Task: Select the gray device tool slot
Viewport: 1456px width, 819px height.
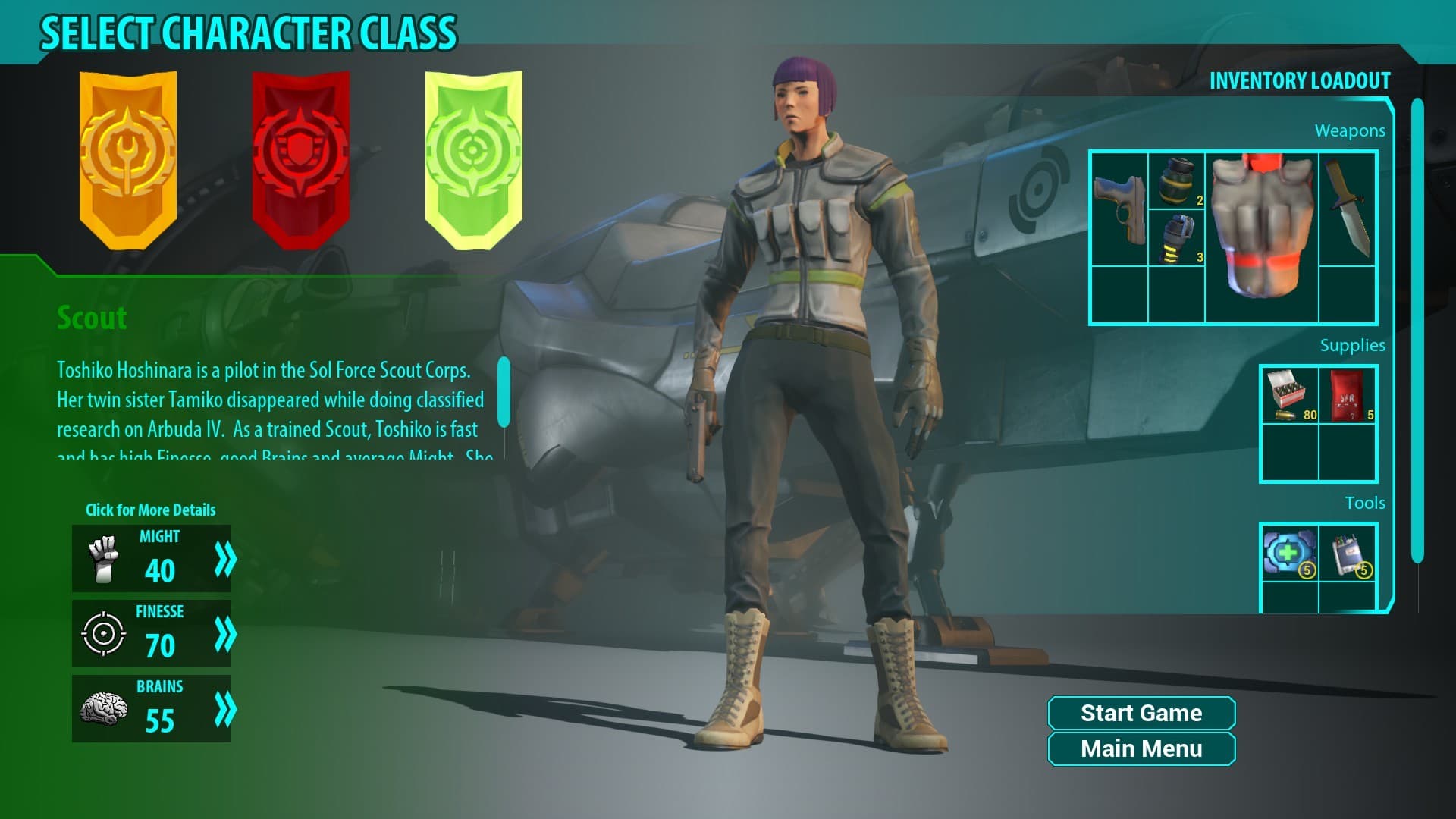Action: click(1348, 553)
